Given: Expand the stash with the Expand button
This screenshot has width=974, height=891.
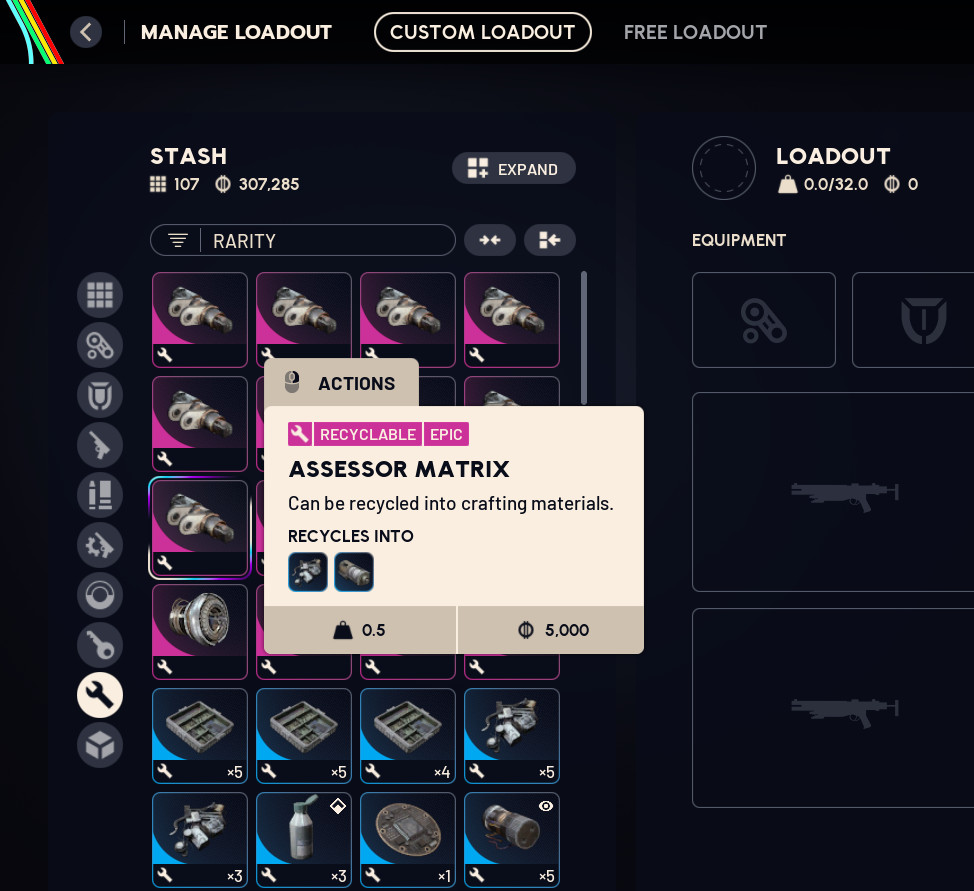Looking at the screenshot, I should click(x=513, y=169).
